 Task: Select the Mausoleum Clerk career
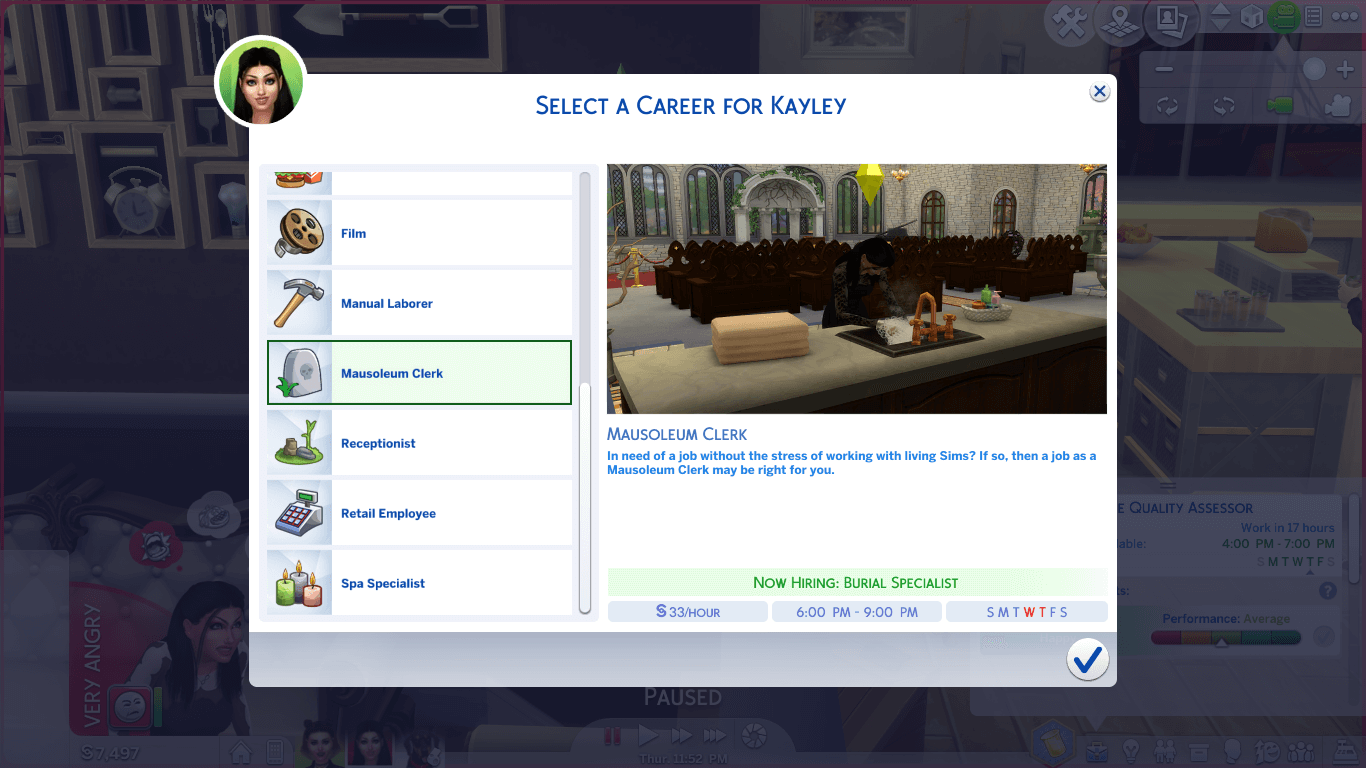[419, 372]
